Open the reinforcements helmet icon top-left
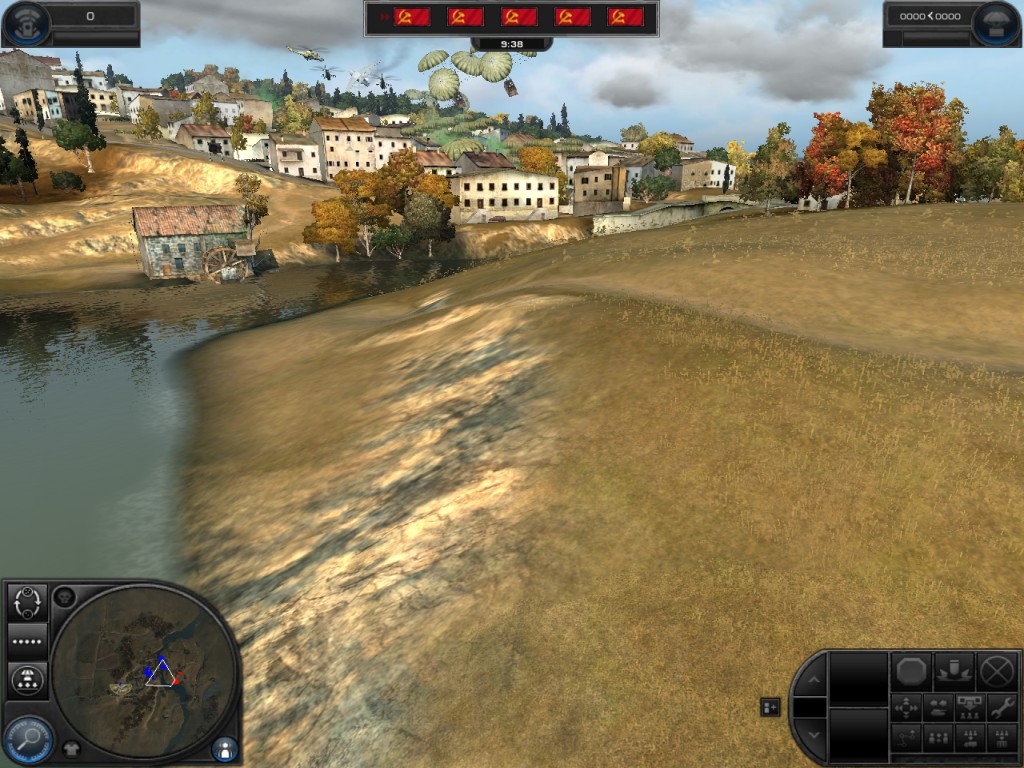 [28, 22]
